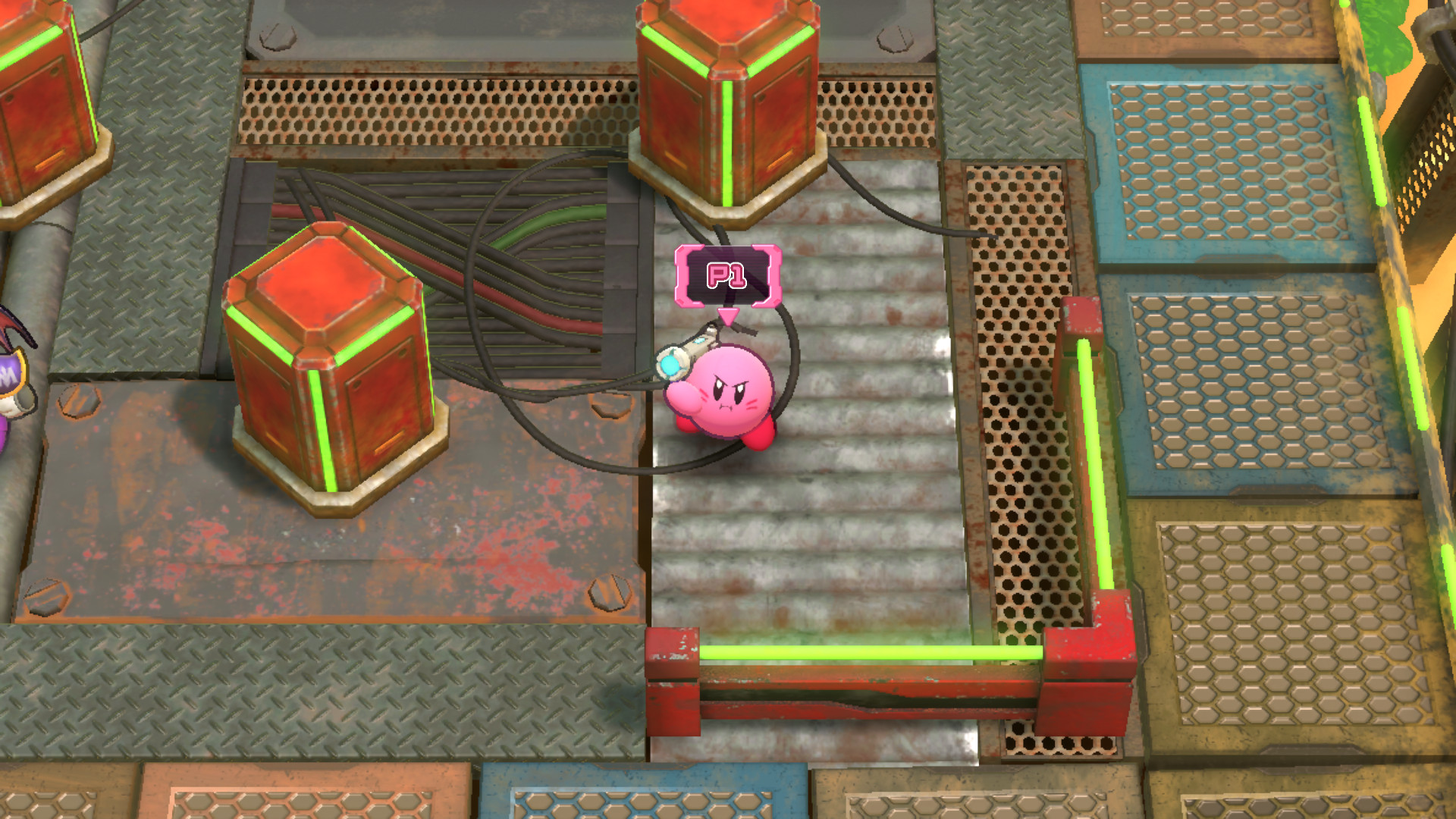Click the partially visible purple character on the left edge
Viewport: 1456px width, 819px height.
[11, 379]
